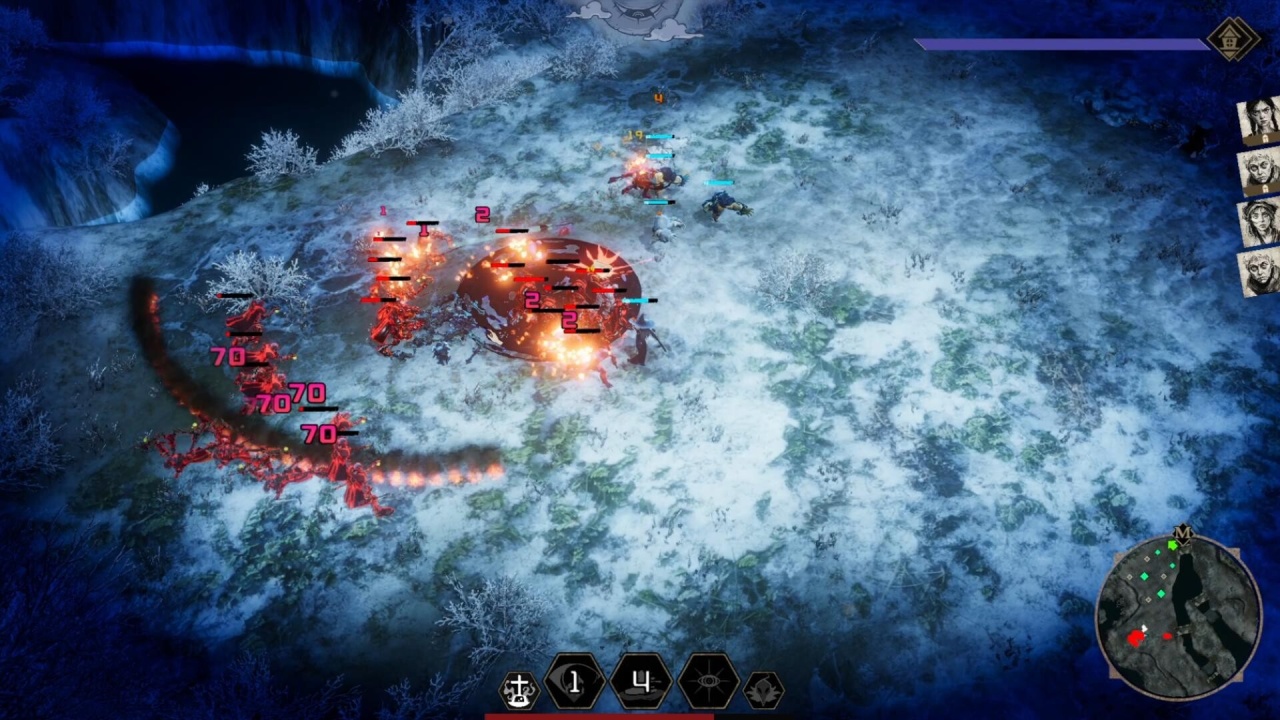This screenshot has height=720, width=1280.
Task: Select the braided-hair girl portrait
Action: [1259, 121]
